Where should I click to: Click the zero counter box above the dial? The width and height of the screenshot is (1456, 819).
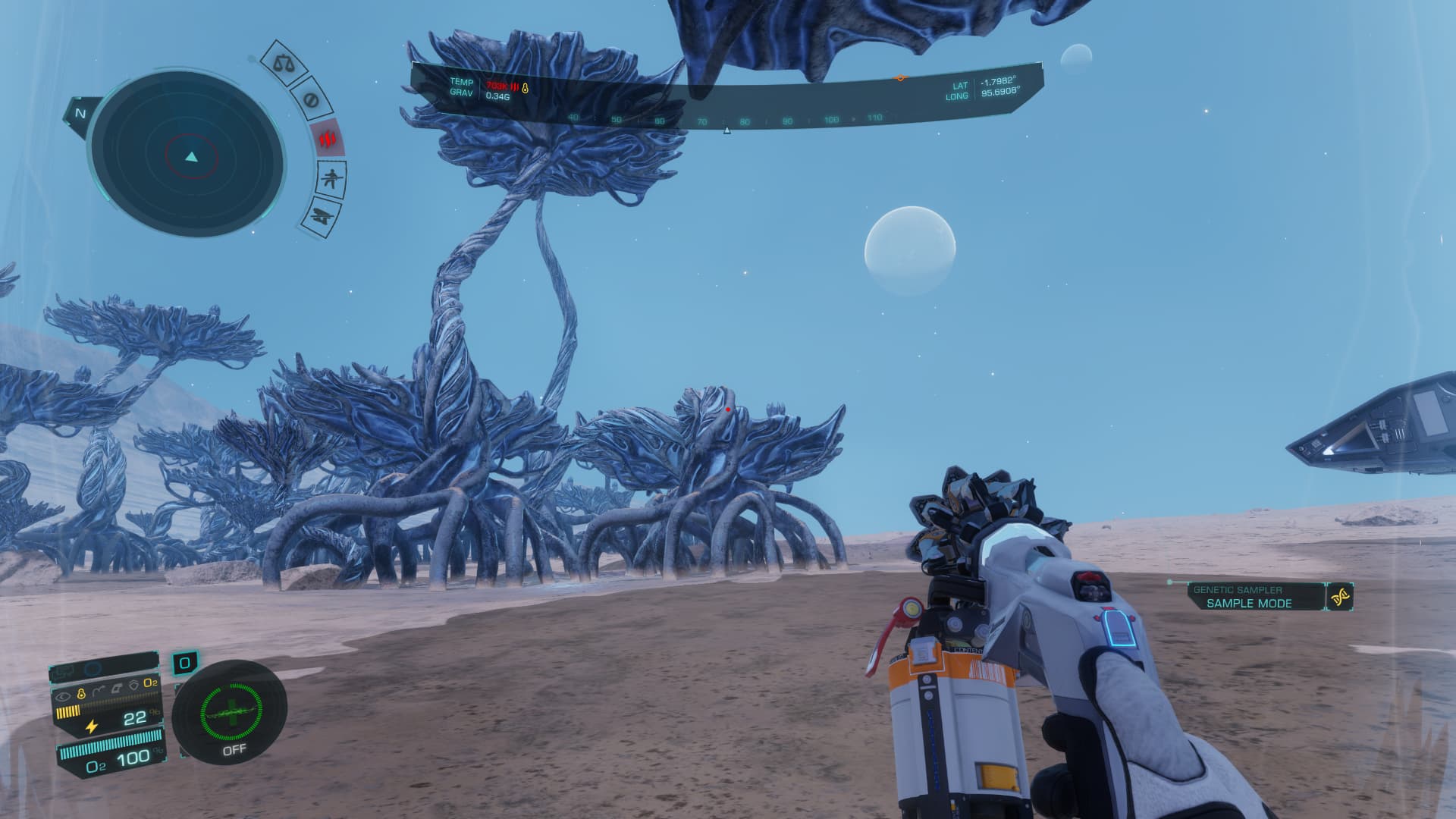pyautogui.click(x=184, y=664)
